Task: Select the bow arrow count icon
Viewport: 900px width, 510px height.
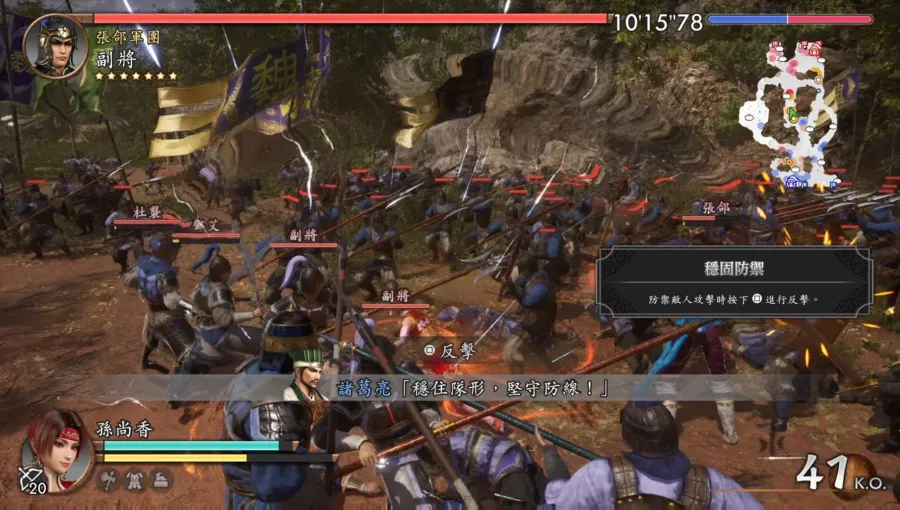Action: click(x=30, y=481)
